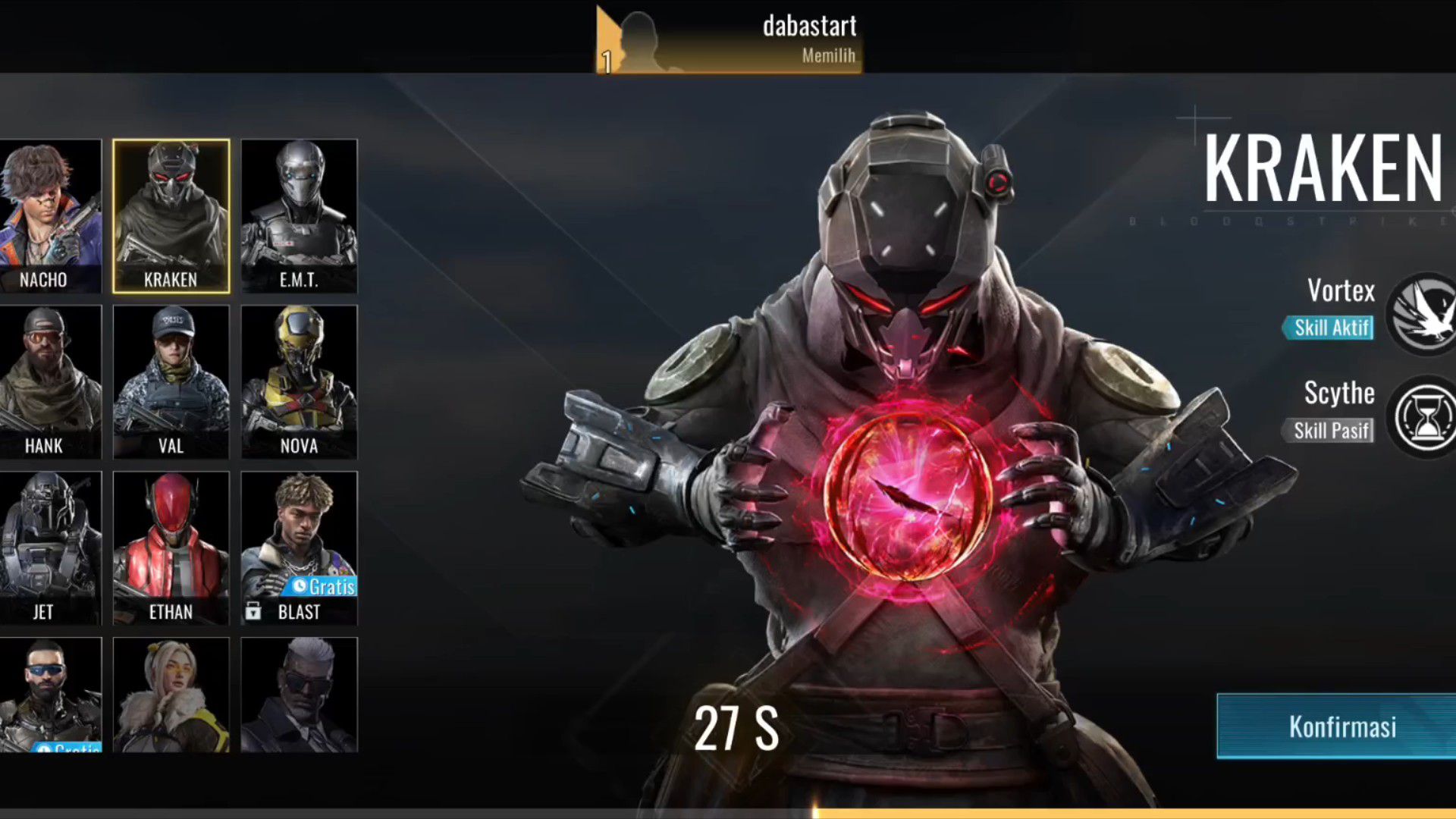Pick the E.M.T. character tile
The width and height of the screenshot is (1456, 819).
(299, 216)
